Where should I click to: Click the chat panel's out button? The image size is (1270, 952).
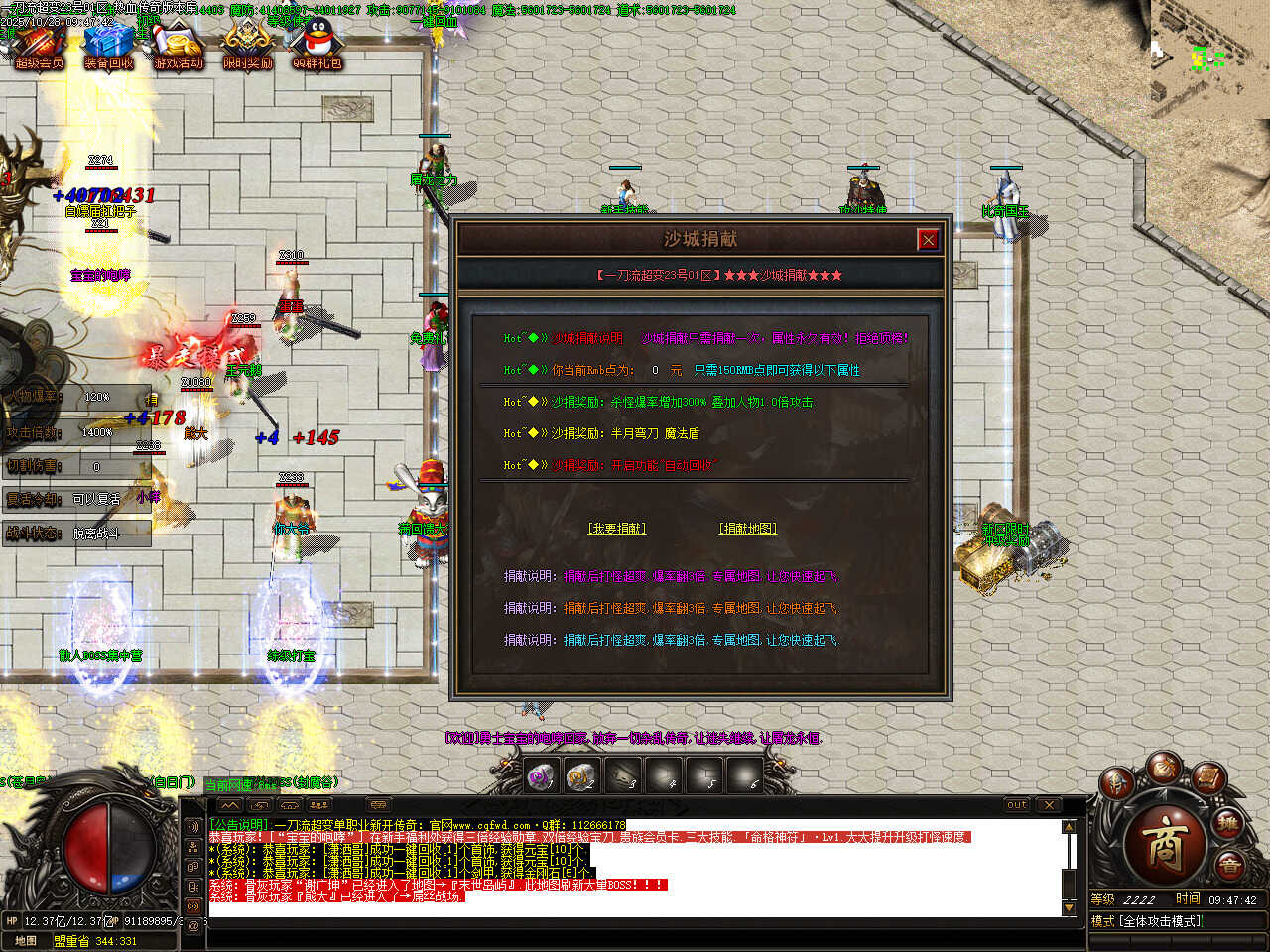(x=1017, y=805)
